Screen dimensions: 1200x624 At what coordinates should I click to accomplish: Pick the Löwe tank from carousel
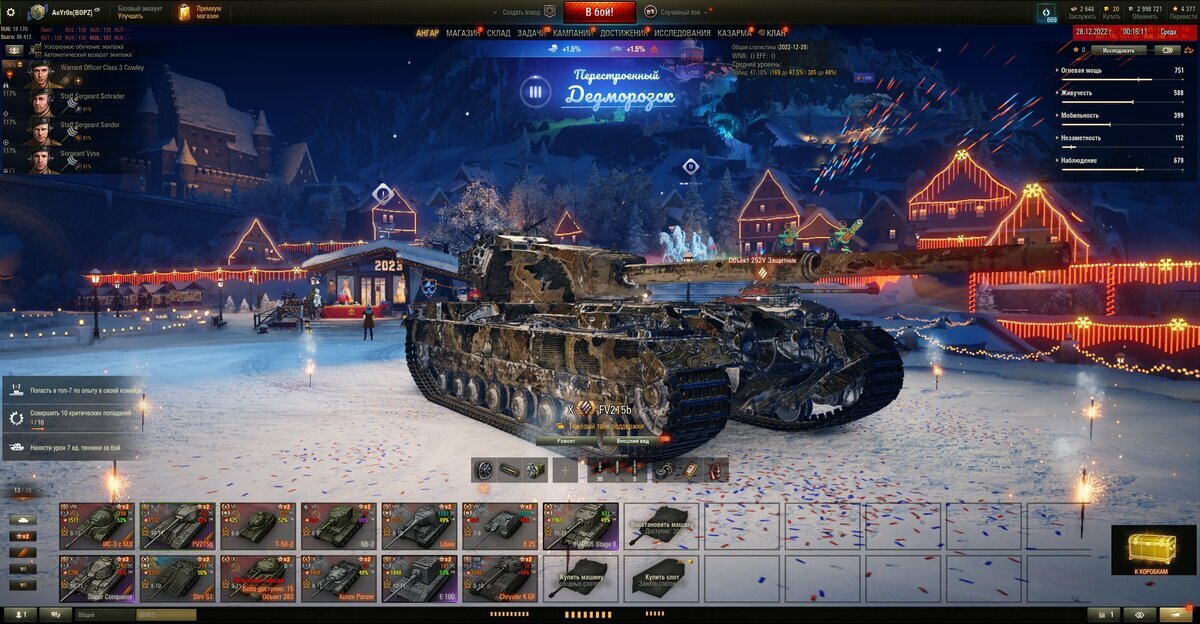(419, 525)
